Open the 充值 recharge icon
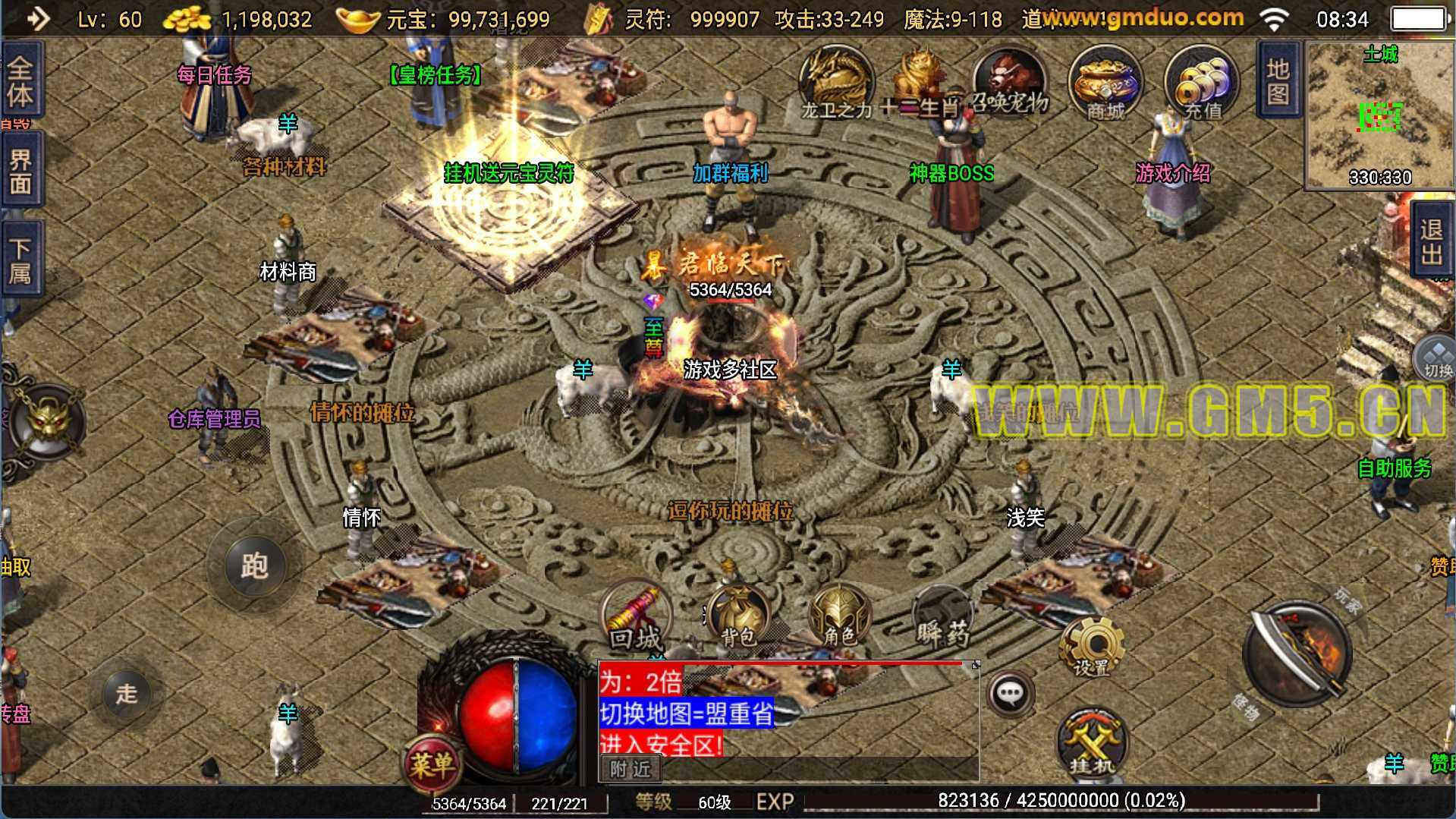Viewport: 1456px width, 819px height. (x=1201, y=83)
